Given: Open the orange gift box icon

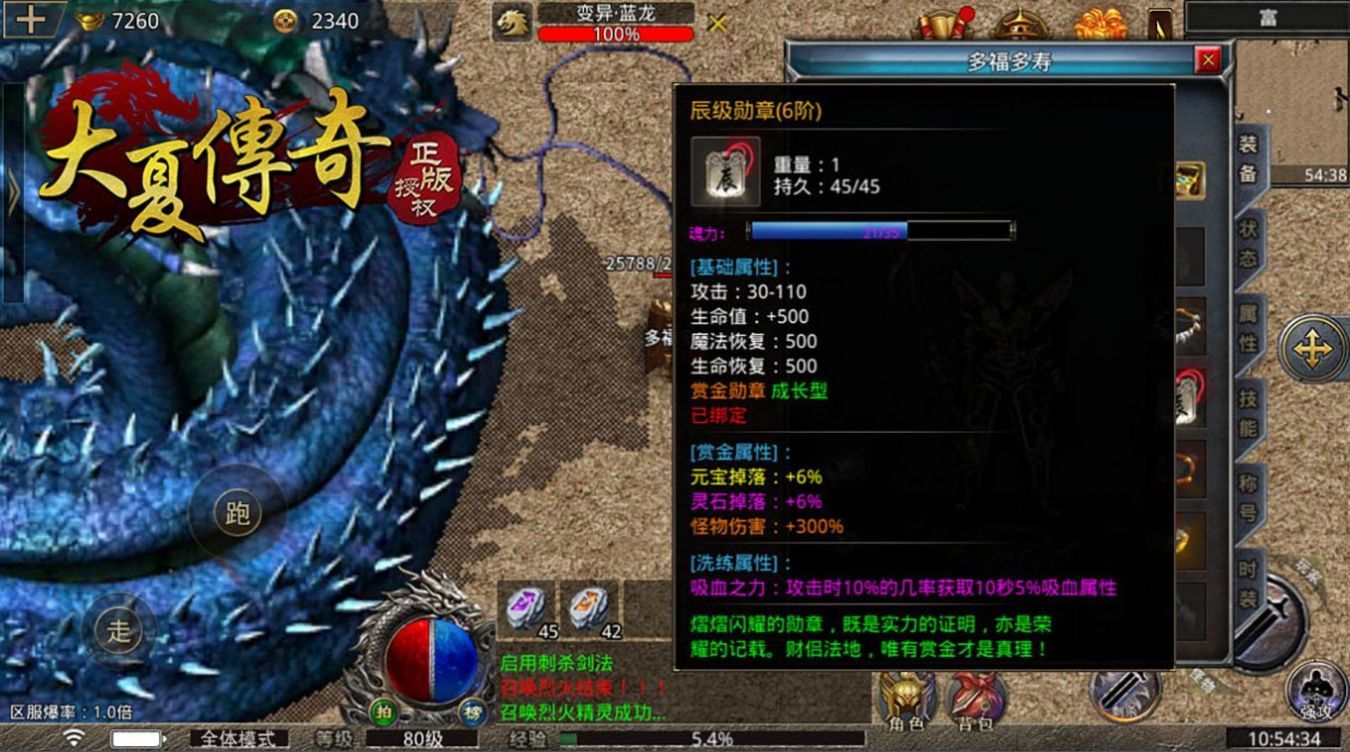Looking at the screenshot, I should [x=1099, y=24].
